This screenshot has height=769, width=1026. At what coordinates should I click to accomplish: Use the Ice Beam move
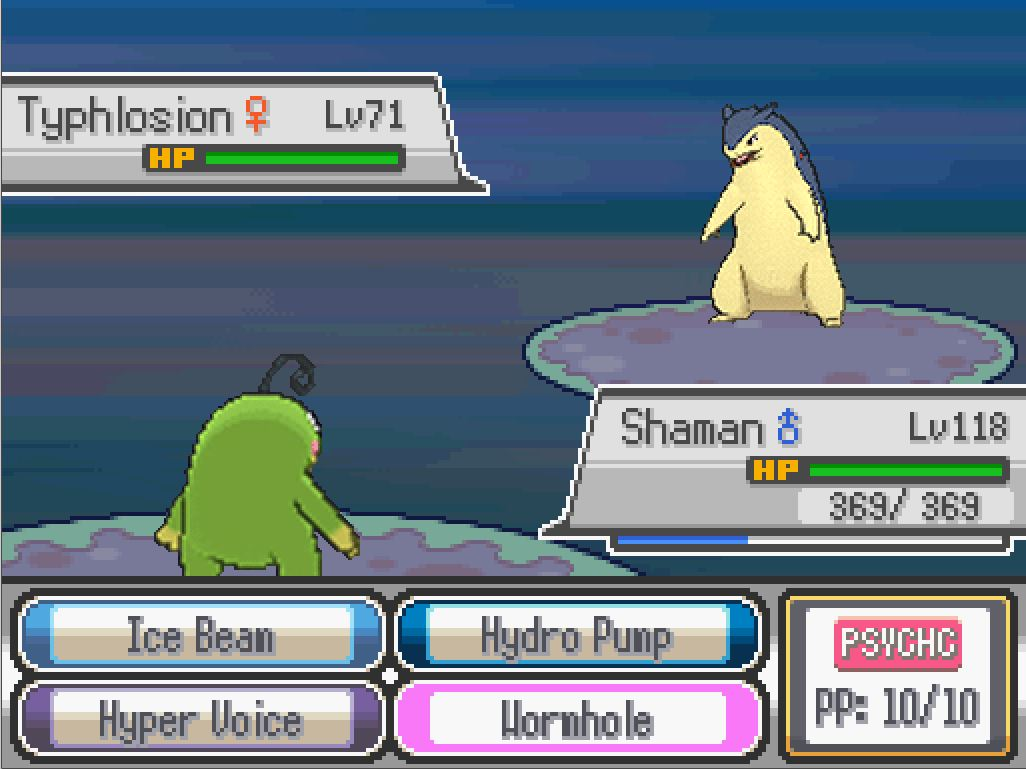200,635
